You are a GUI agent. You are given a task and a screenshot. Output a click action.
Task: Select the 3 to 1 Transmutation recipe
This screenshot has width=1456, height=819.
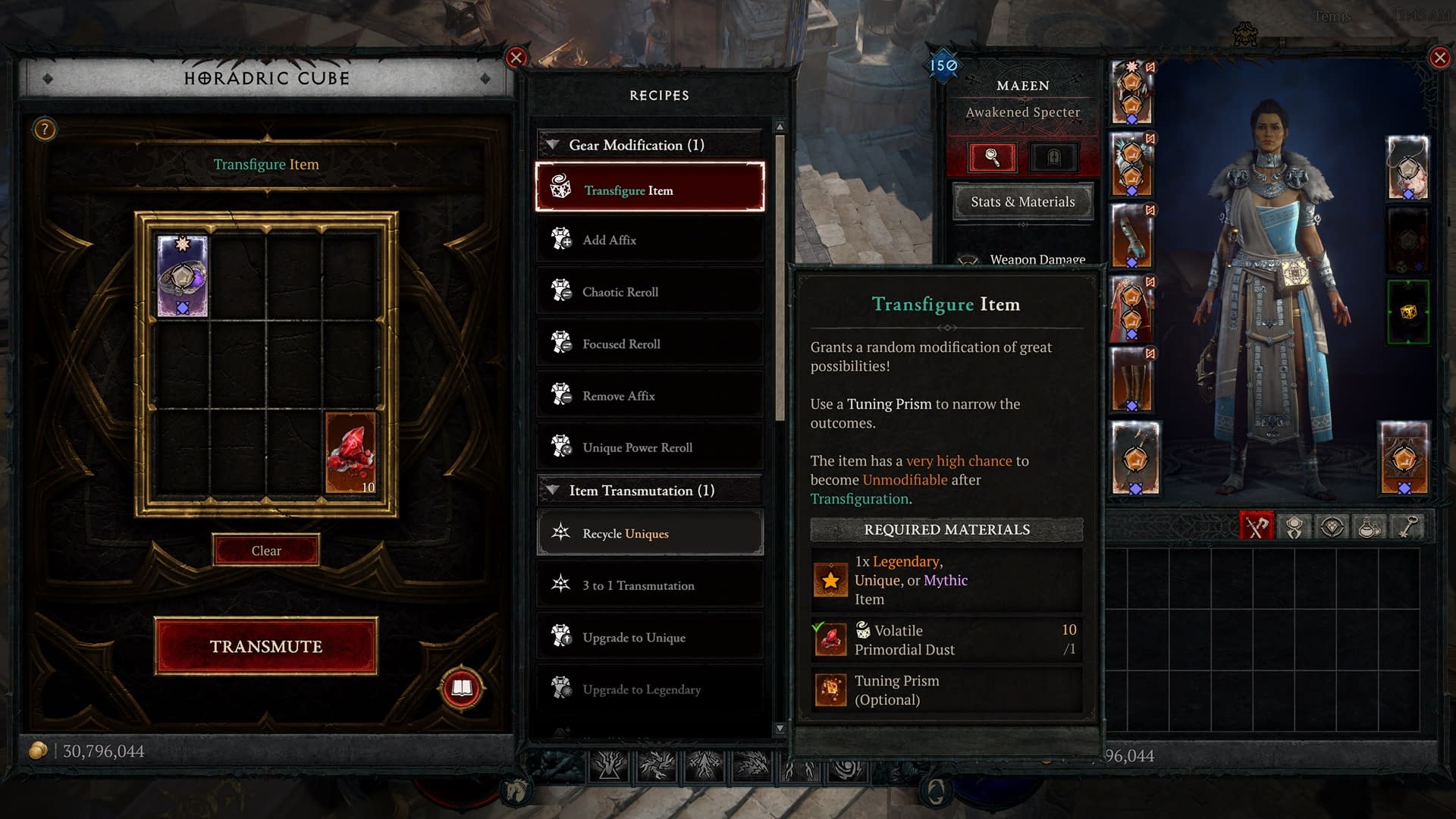tap(650, 585)
